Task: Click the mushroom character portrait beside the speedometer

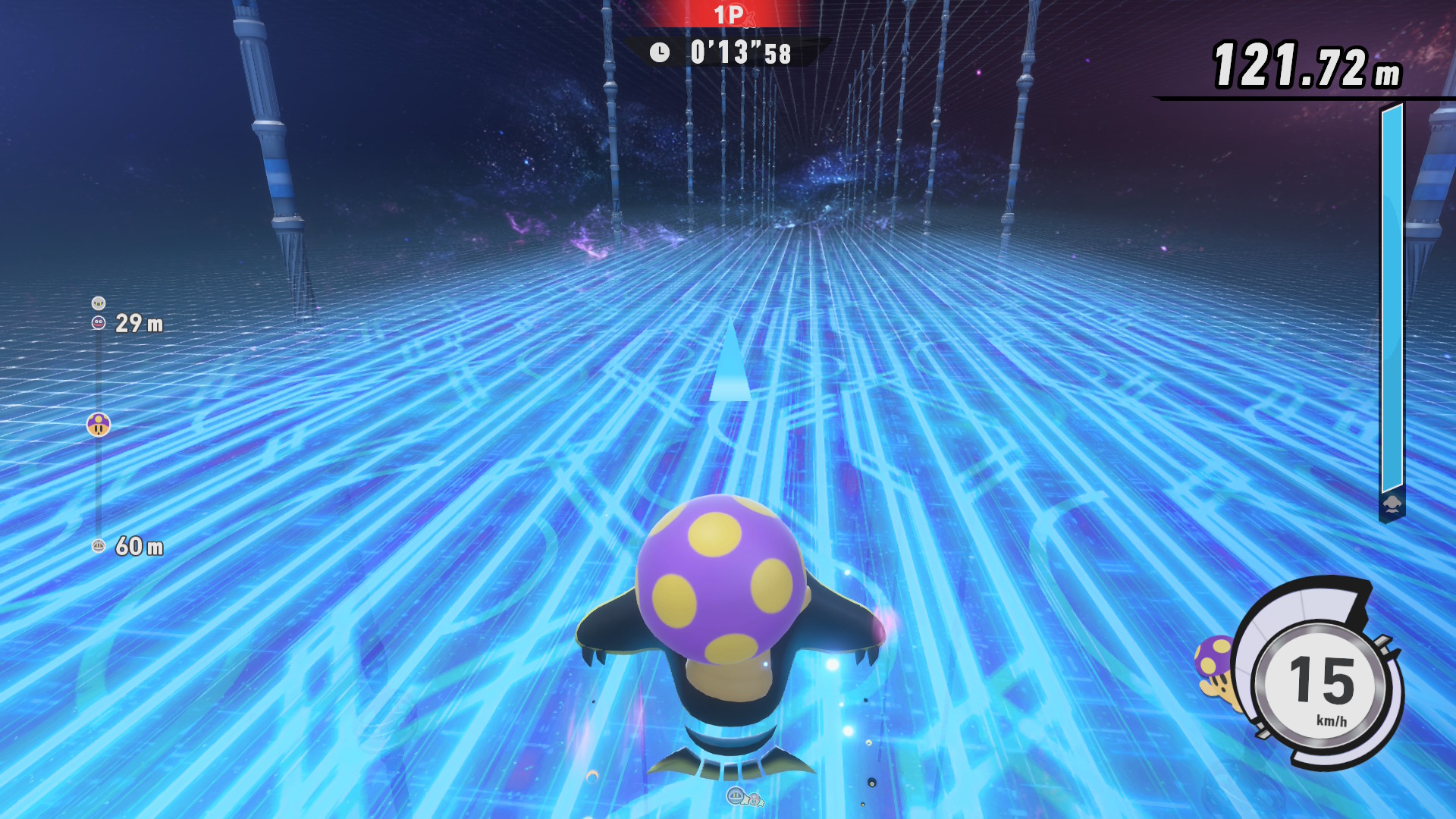Action: point(1216,667)
